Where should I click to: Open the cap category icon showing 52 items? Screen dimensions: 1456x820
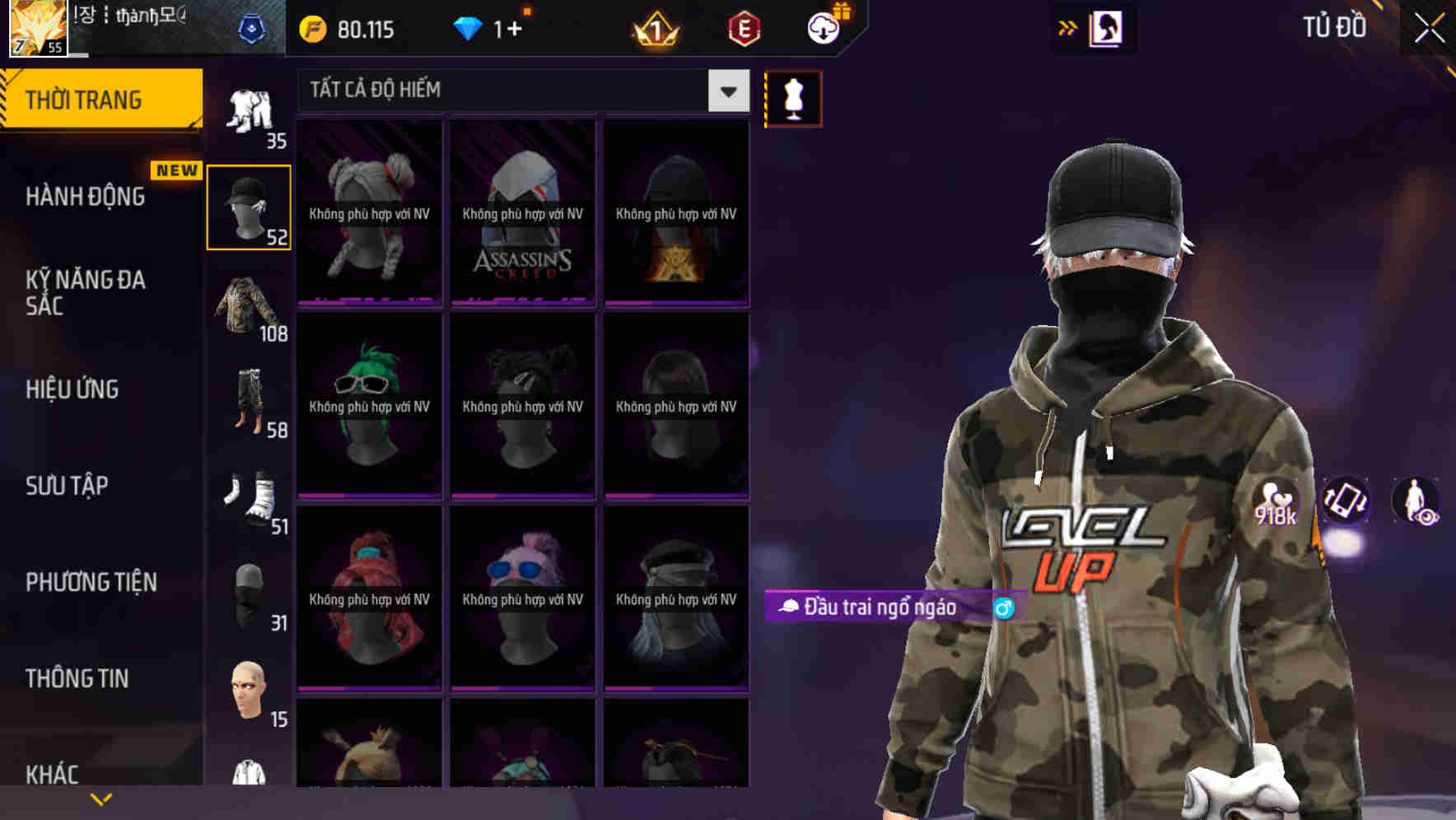[248, 206]
